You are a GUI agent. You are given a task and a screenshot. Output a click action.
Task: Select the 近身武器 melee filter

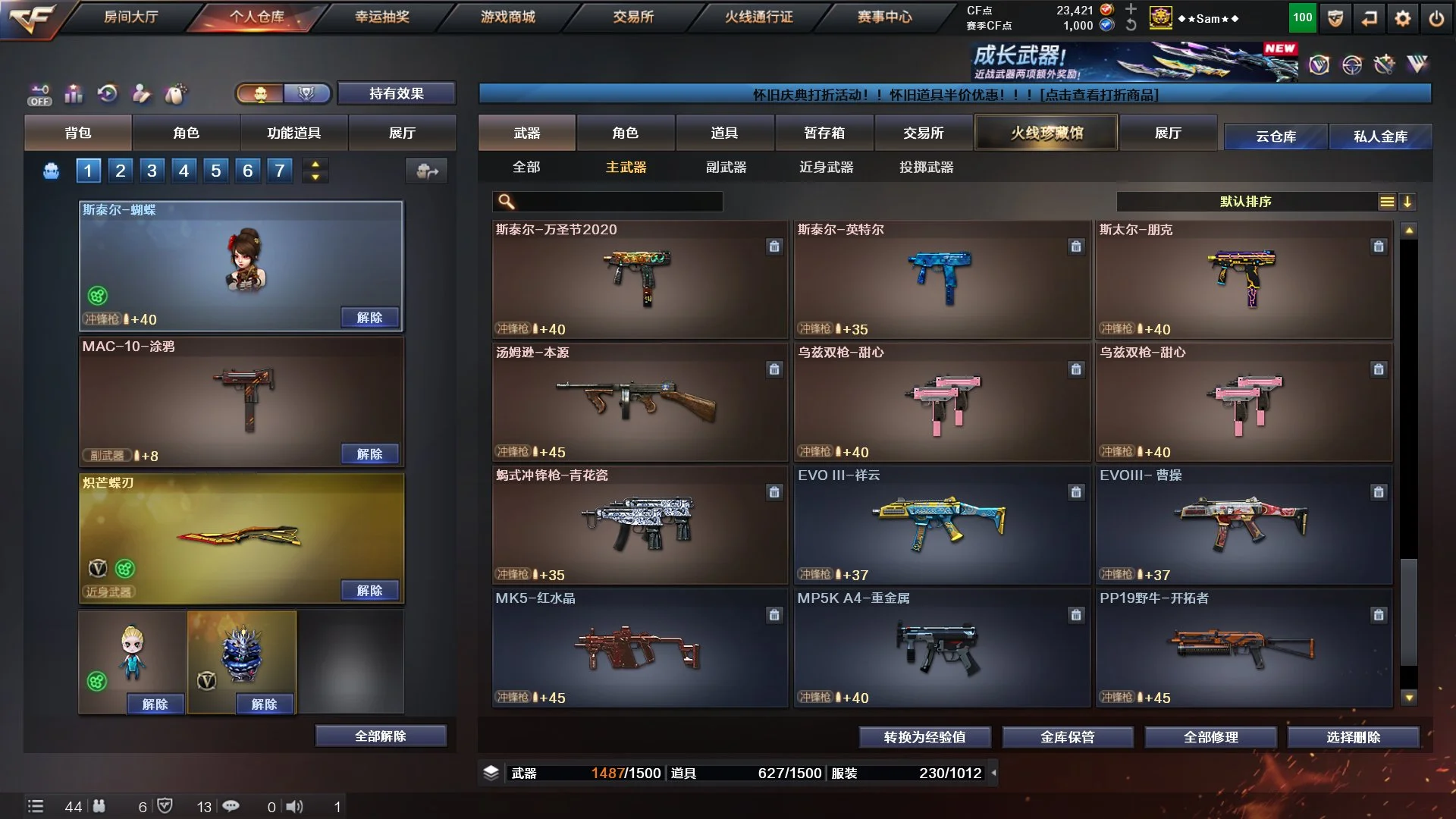(x=826, y=167)
